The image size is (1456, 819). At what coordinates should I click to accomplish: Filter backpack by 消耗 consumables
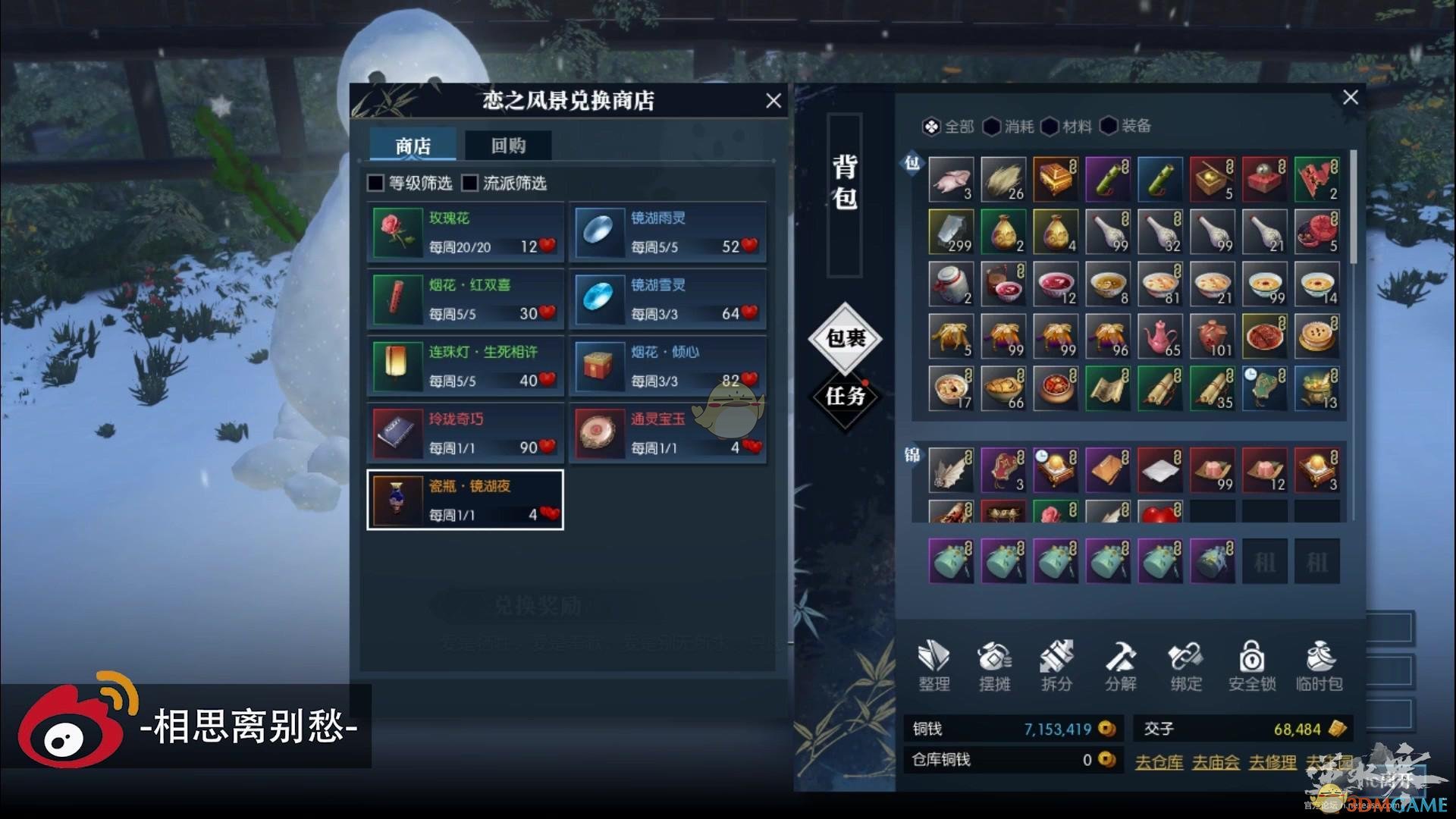click(x=1009, y=127)
